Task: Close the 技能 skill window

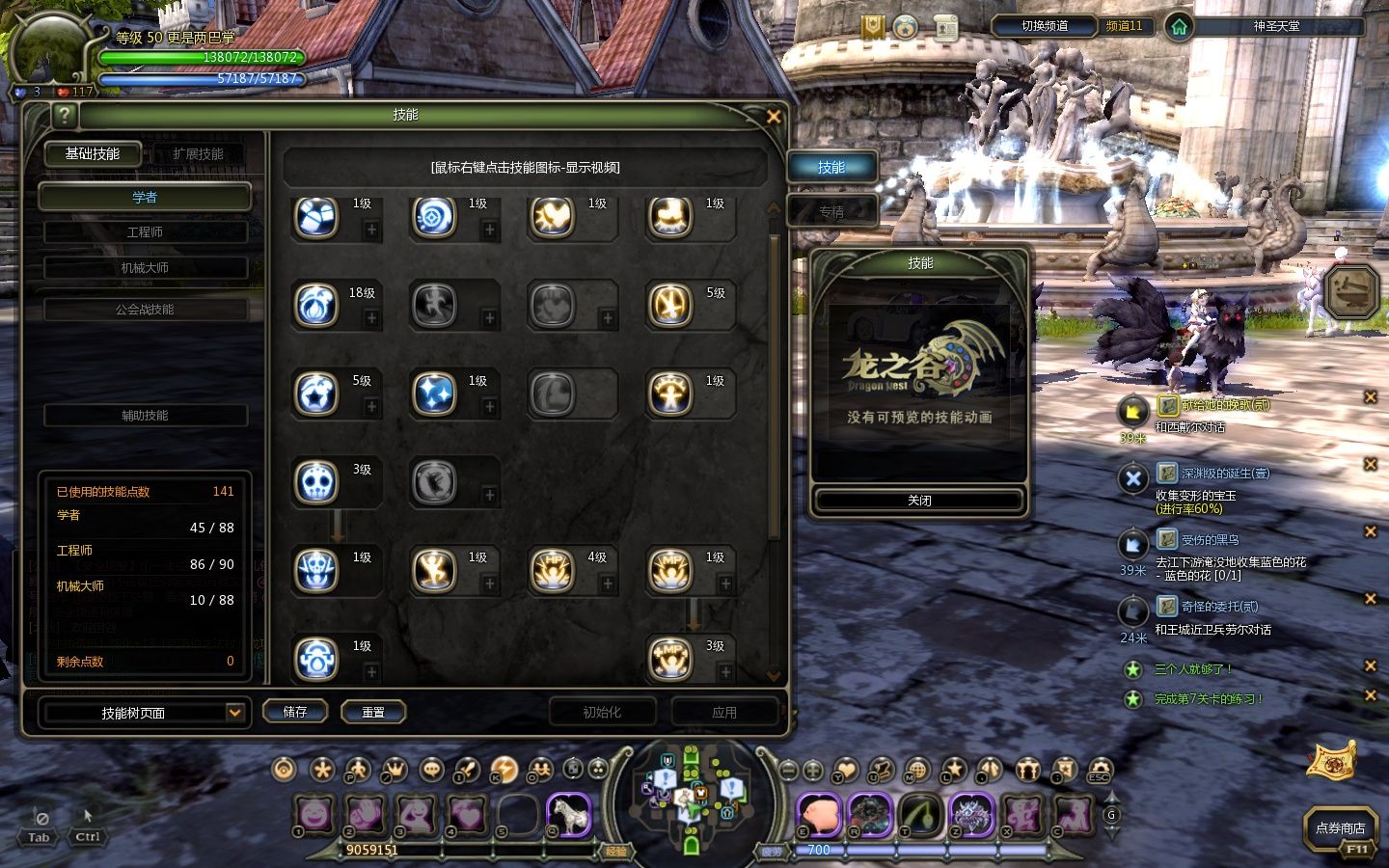Action: (773, 117)
